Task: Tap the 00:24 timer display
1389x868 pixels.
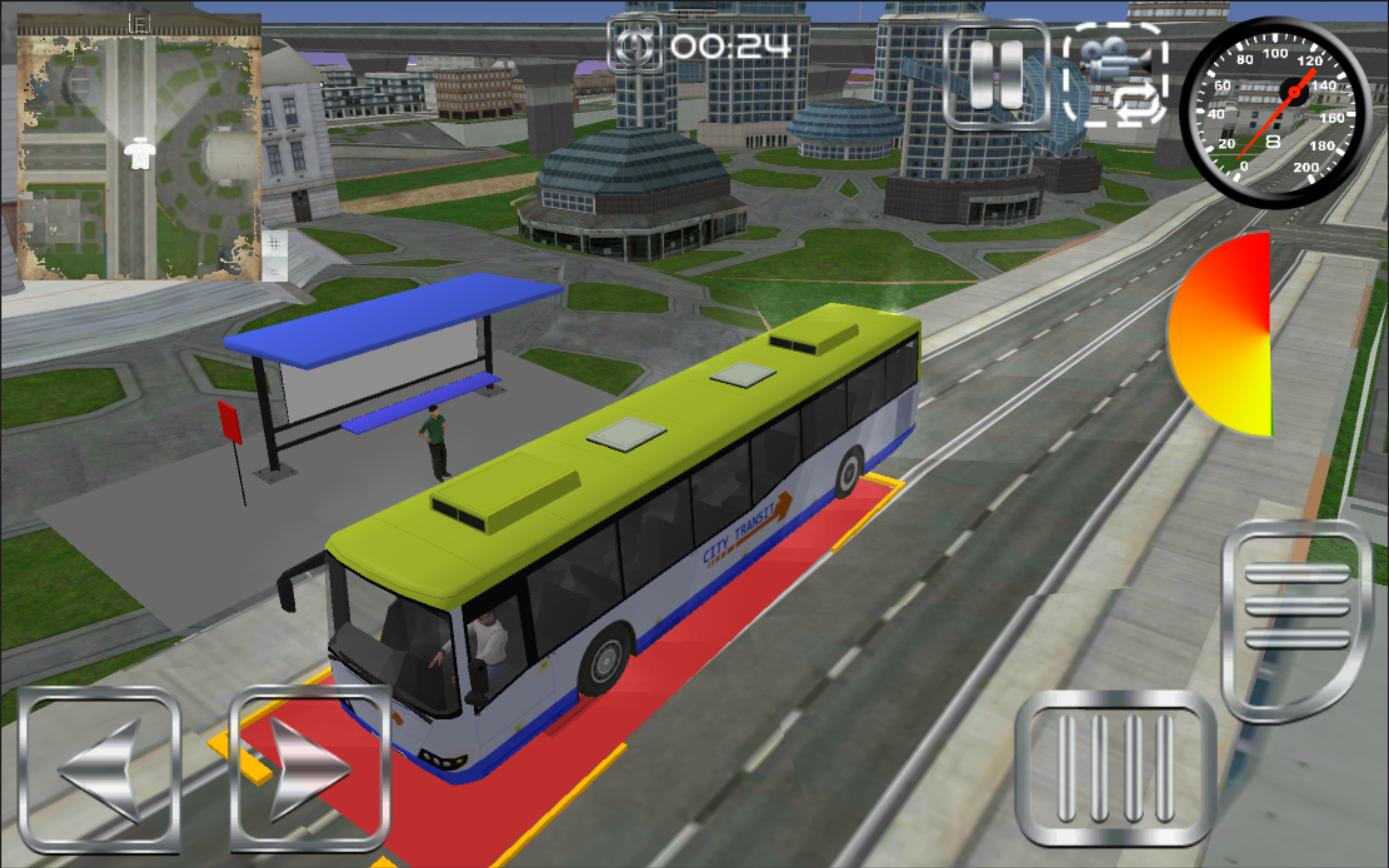Action: (730, 45)
